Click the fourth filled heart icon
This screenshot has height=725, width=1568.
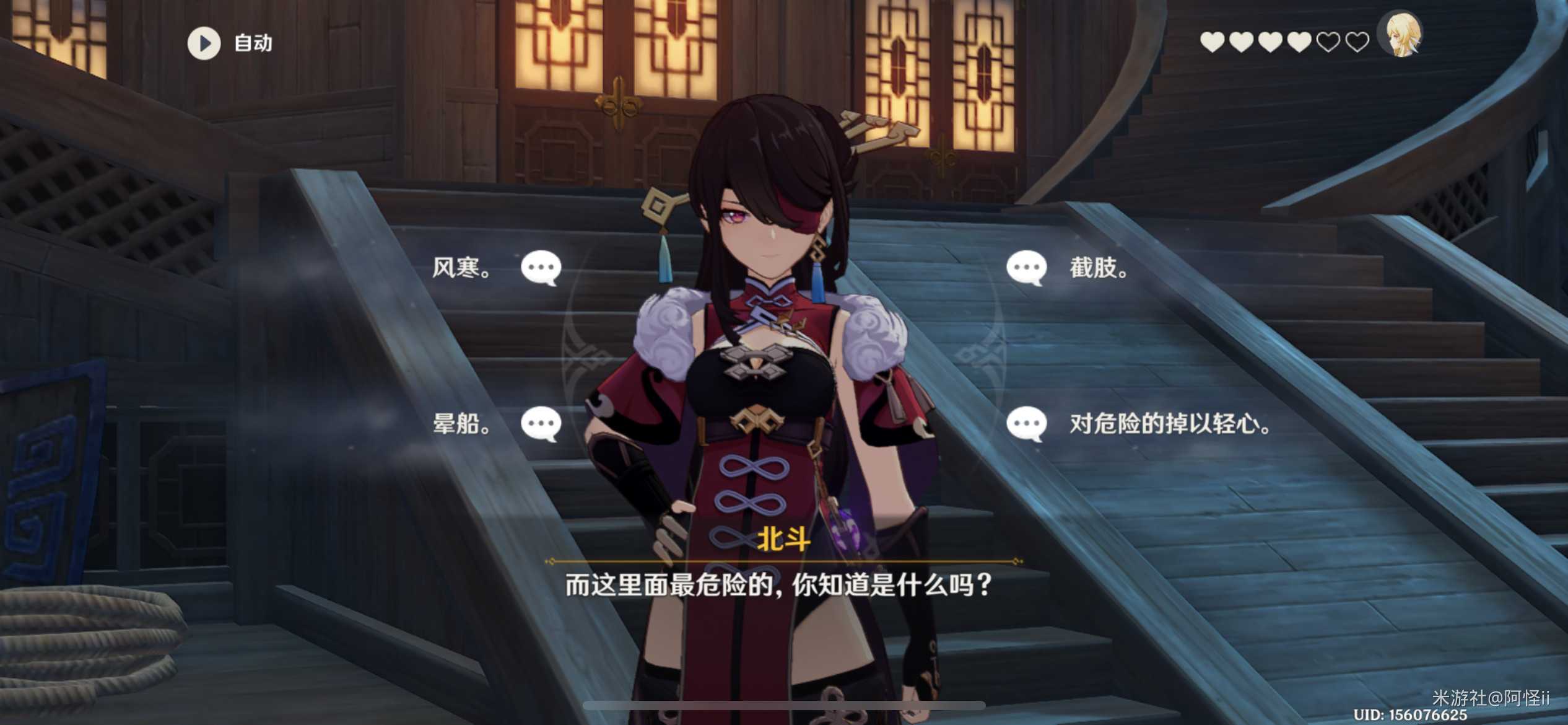pos(1300,42)
